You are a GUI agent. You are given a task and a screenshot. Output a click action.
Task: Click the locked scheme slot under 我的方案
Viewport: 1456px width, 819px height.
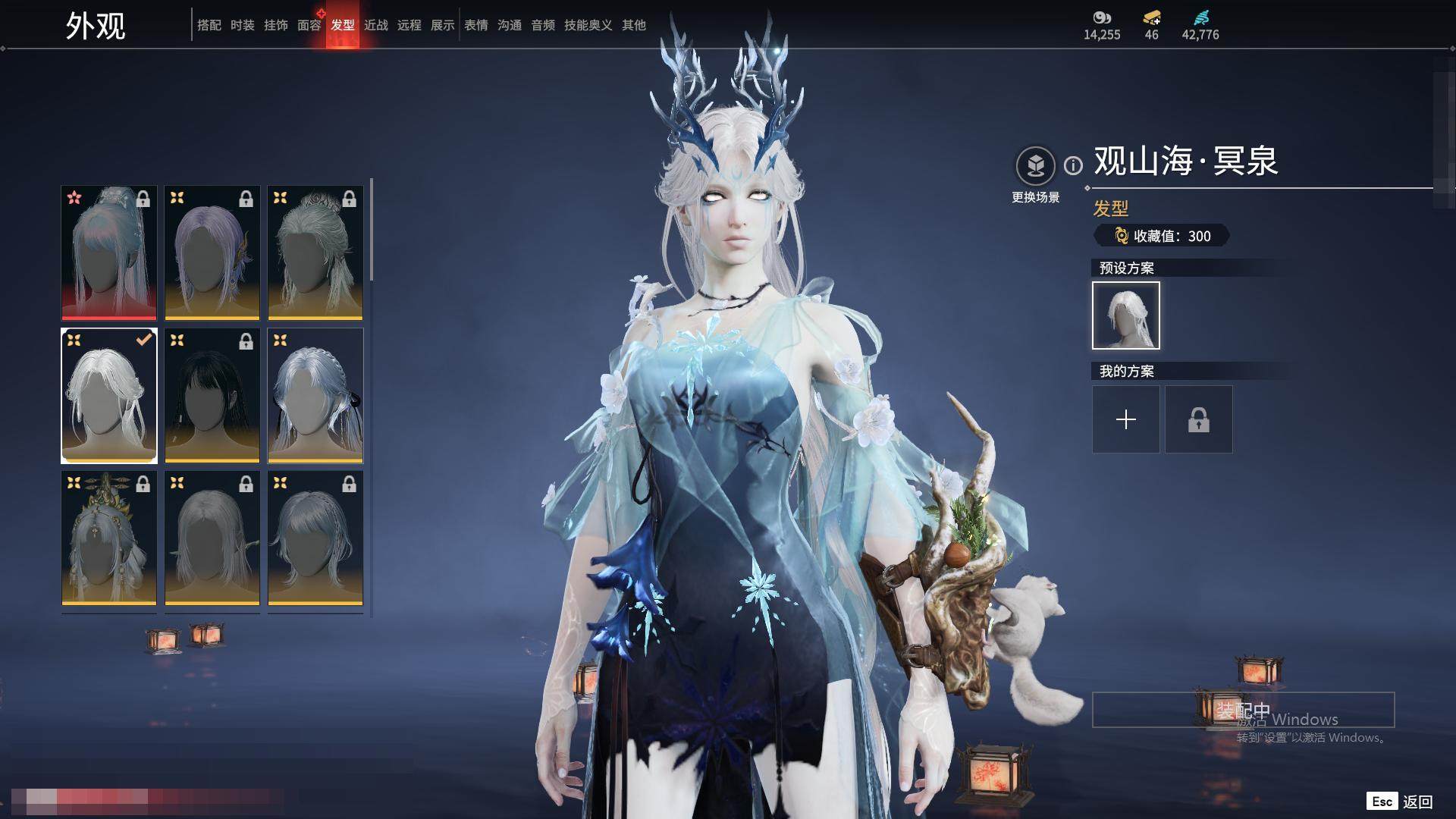[x=1198, y=419]
